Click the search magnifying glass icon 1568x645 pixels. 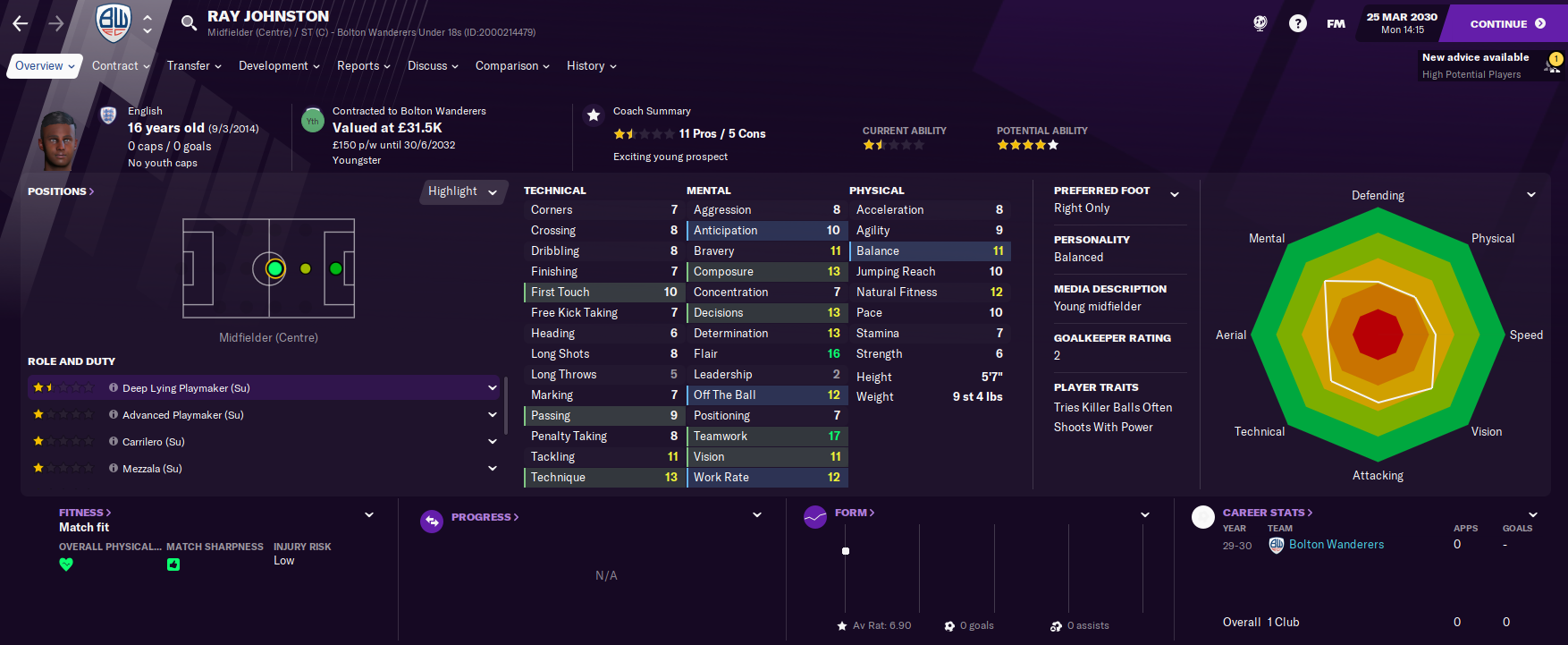pyautogui.click(x=189, y=23)
